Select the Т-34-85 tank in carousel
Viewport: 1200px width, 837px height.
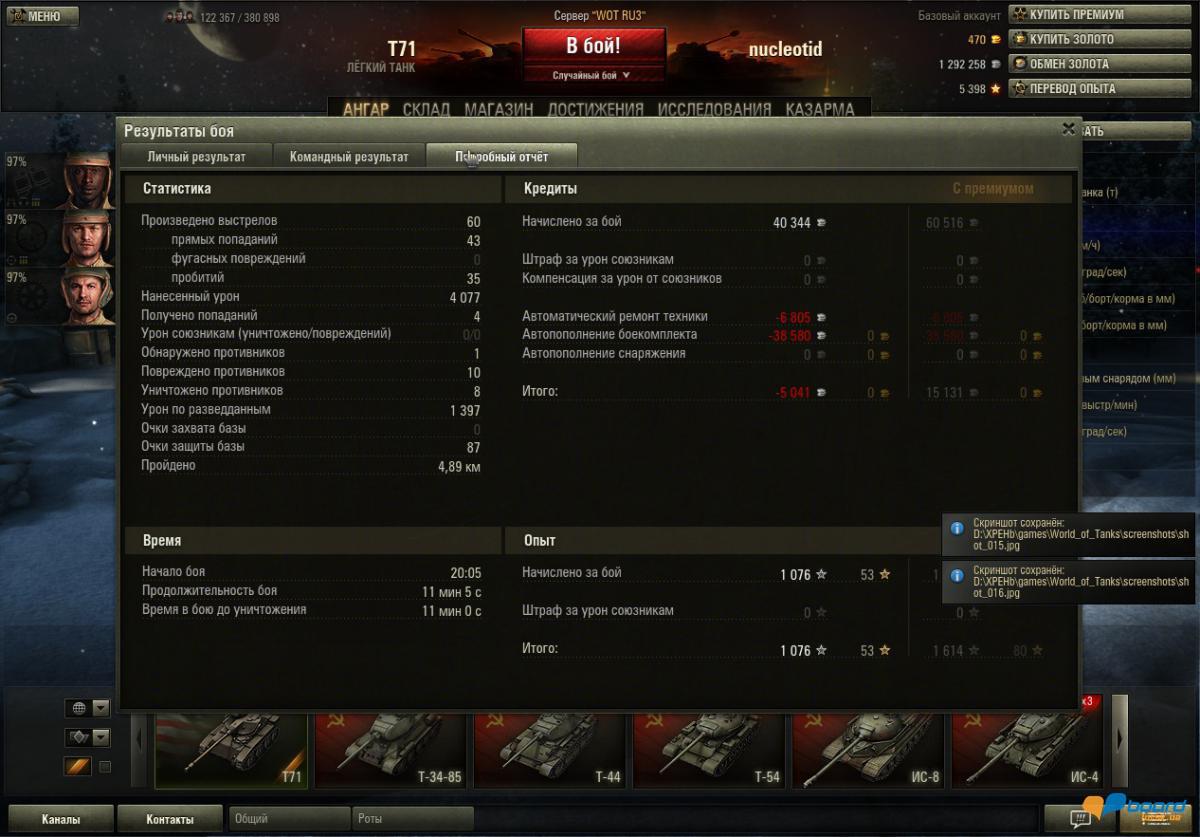(390, 750)
